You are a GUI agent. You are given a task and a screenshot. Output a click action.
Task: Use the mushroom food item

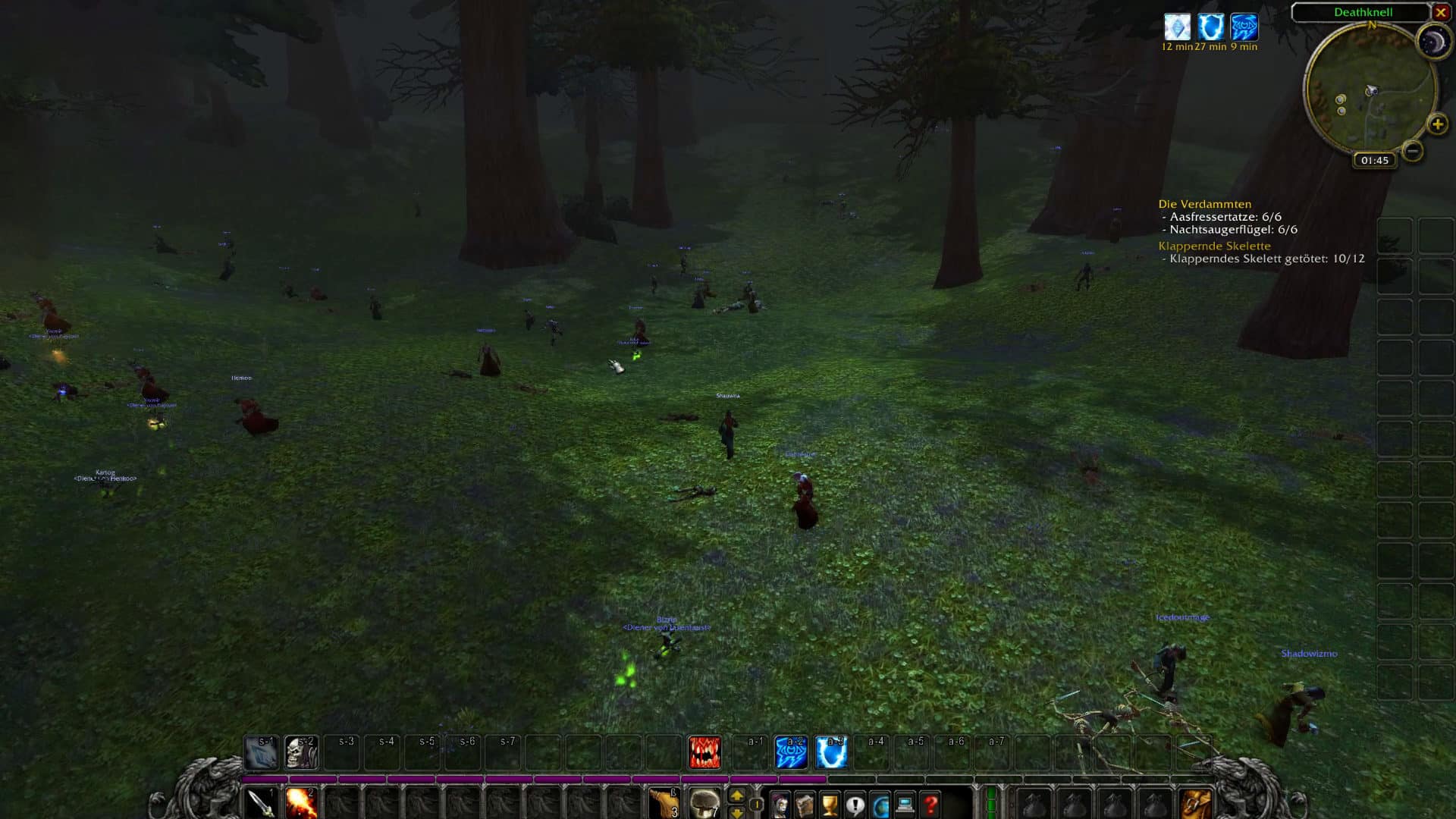[x=704, y=804]
